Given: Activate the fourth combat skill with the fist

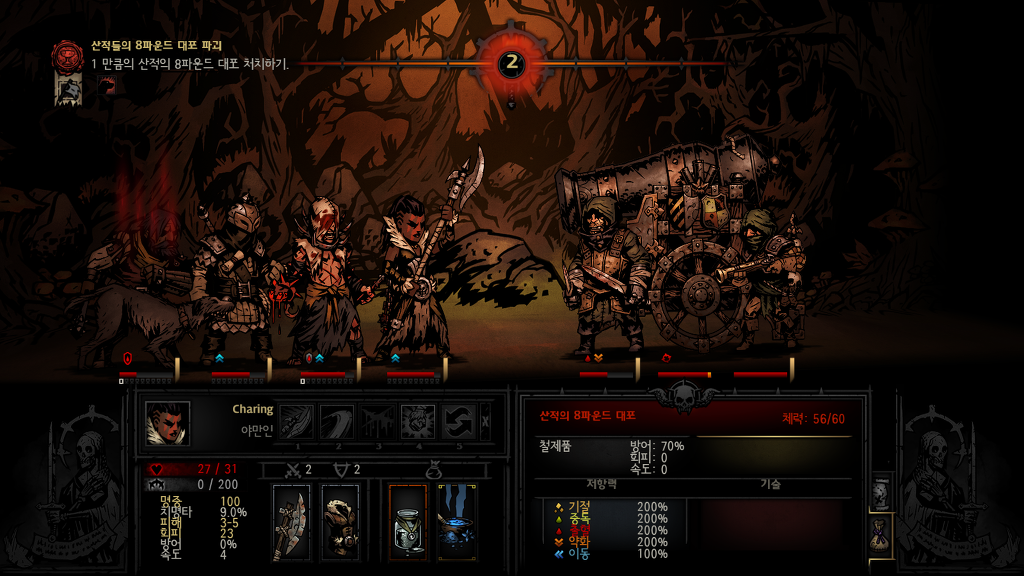Looking at the screenshot, I should (418, 421).
